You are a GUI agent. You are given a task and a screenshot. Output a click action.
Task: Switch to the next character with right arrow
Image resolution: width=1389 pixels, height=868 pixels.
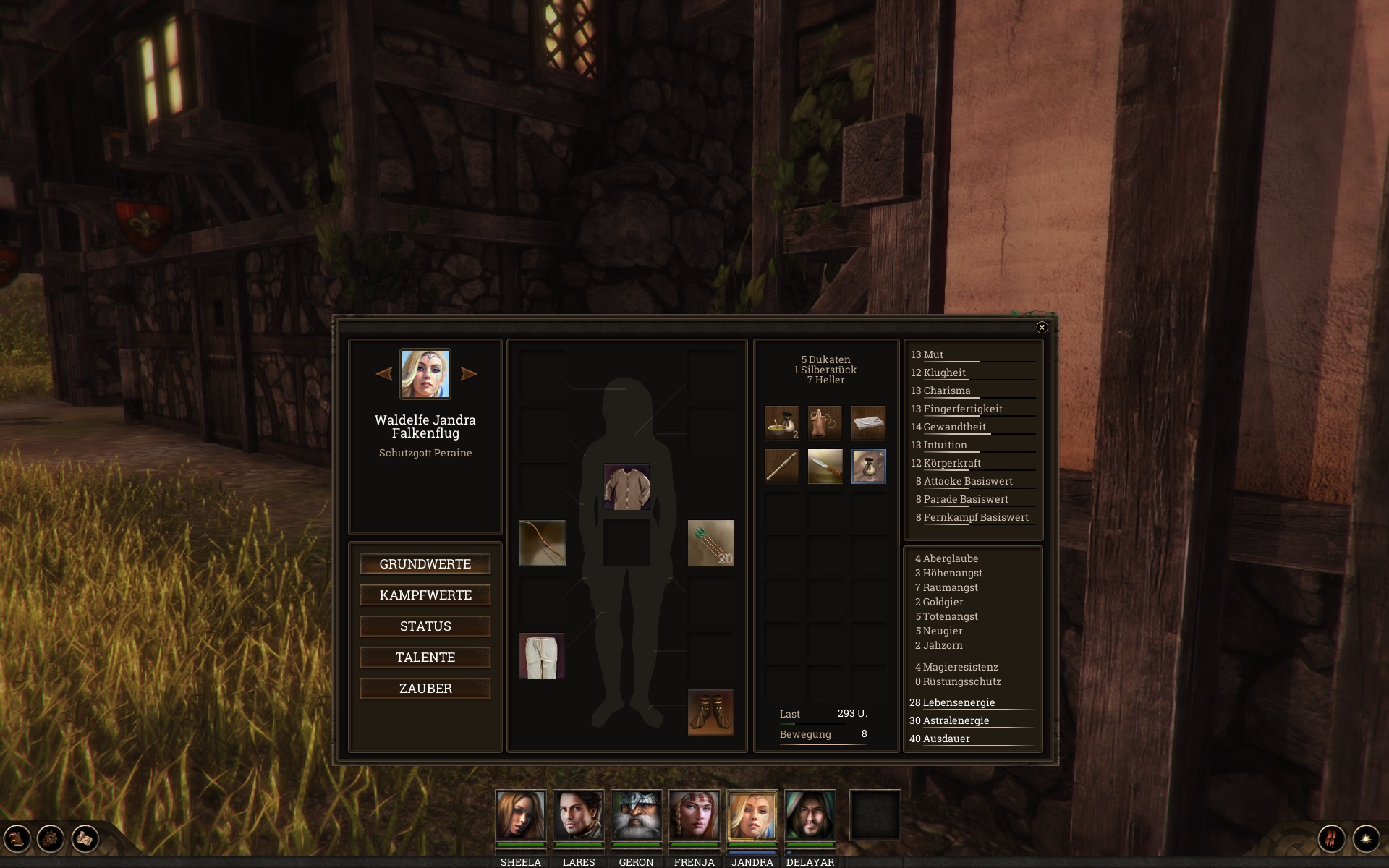click(x=469, y=374)
